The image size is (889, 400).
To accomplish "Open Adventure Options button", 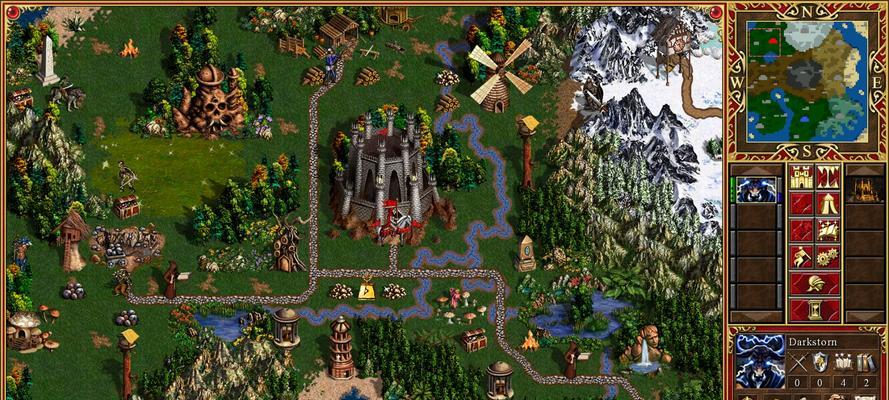I will [801, 256].
